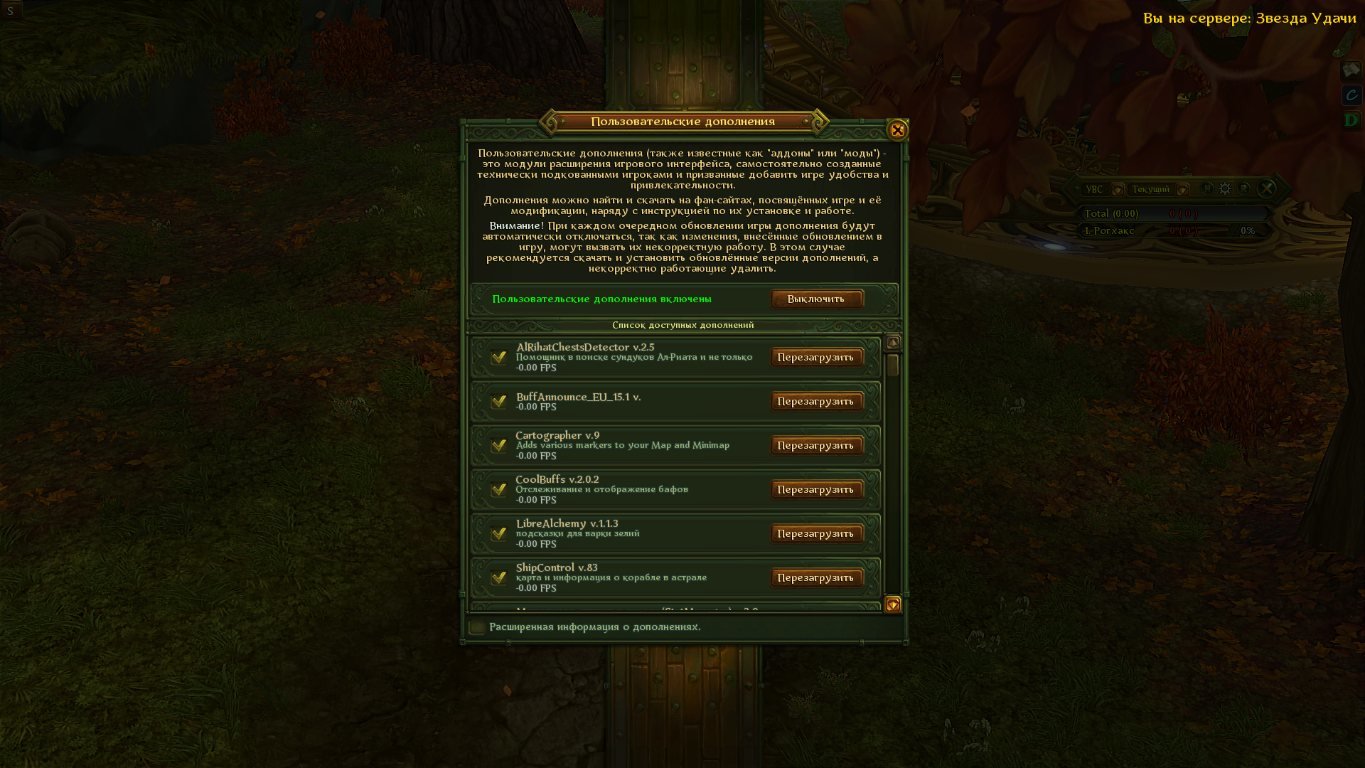
Task: Click the addon list scroll-down arrow
Action: (893, 603)
